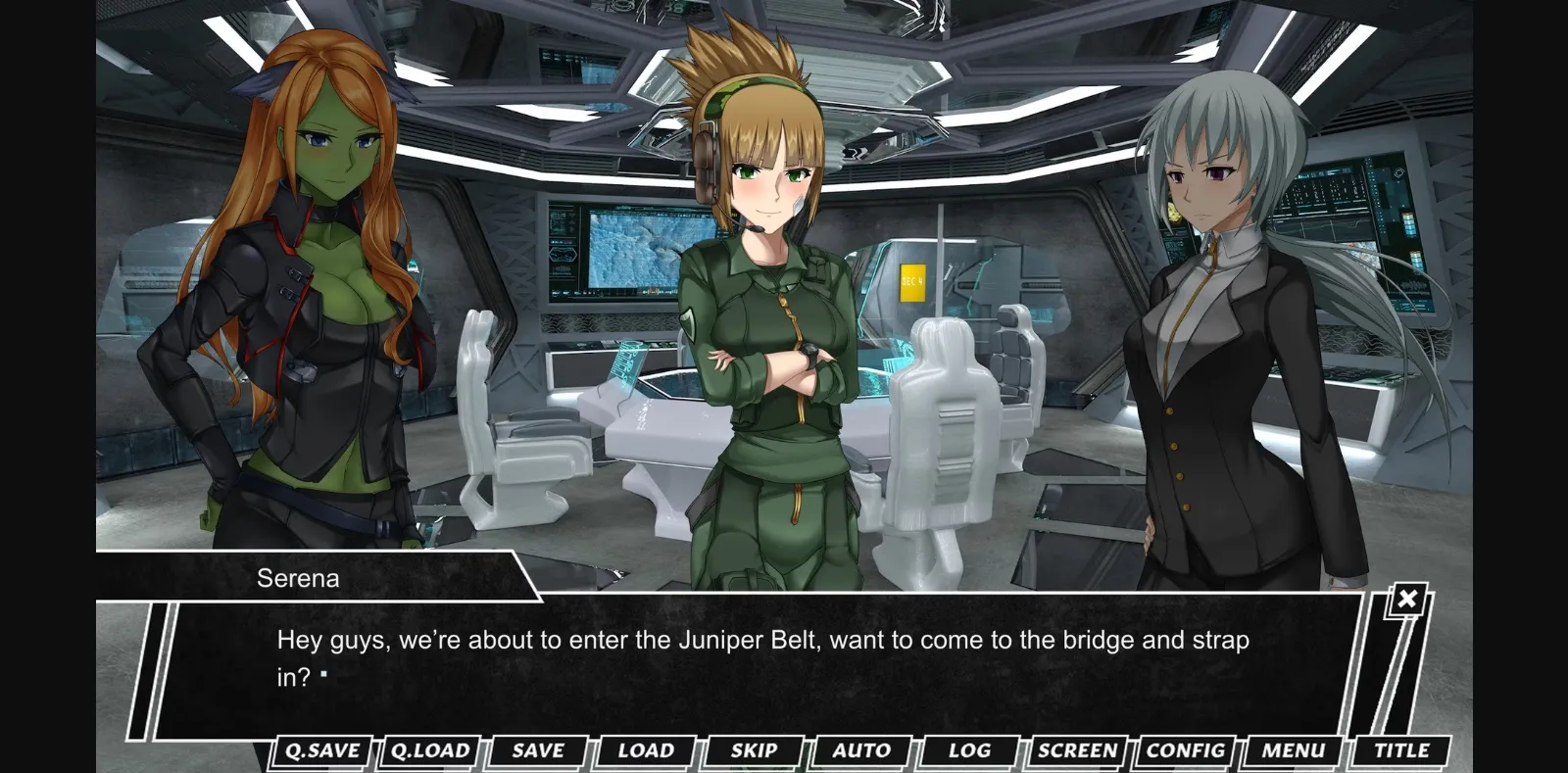Open the game MENU
The width and height of the screenshot is (1568, 773).
pos(1294,750)
